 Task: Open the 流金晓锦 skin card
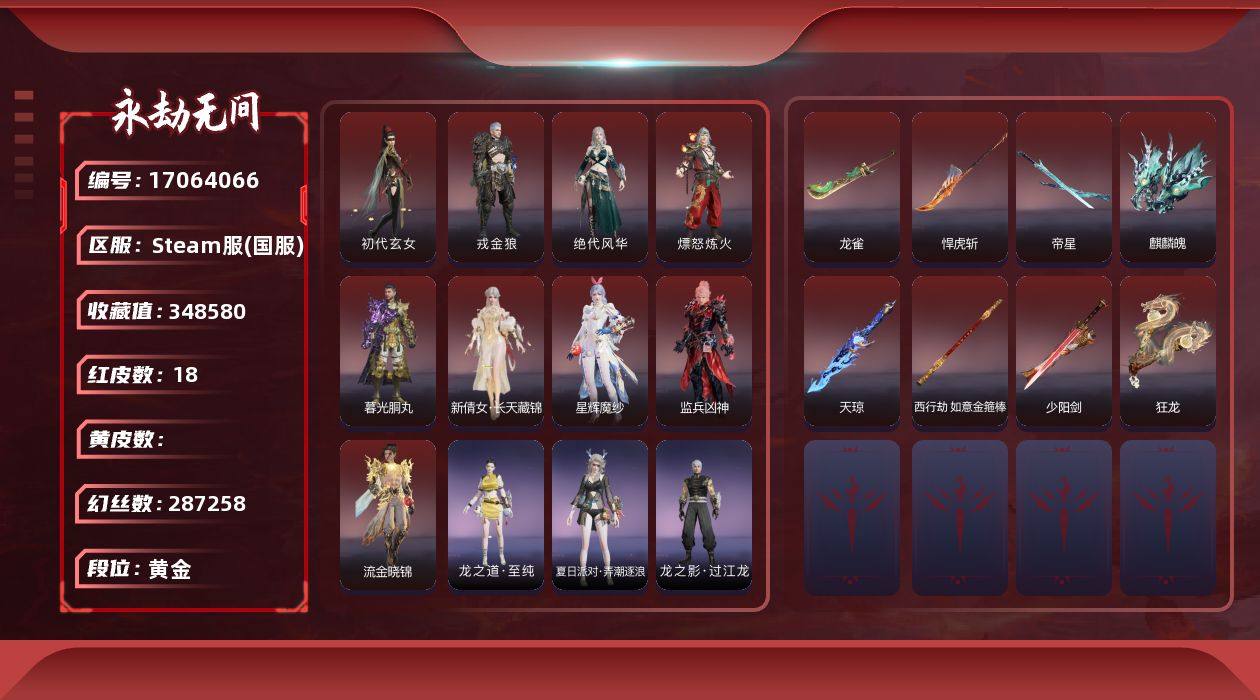[x=388, y=514]
